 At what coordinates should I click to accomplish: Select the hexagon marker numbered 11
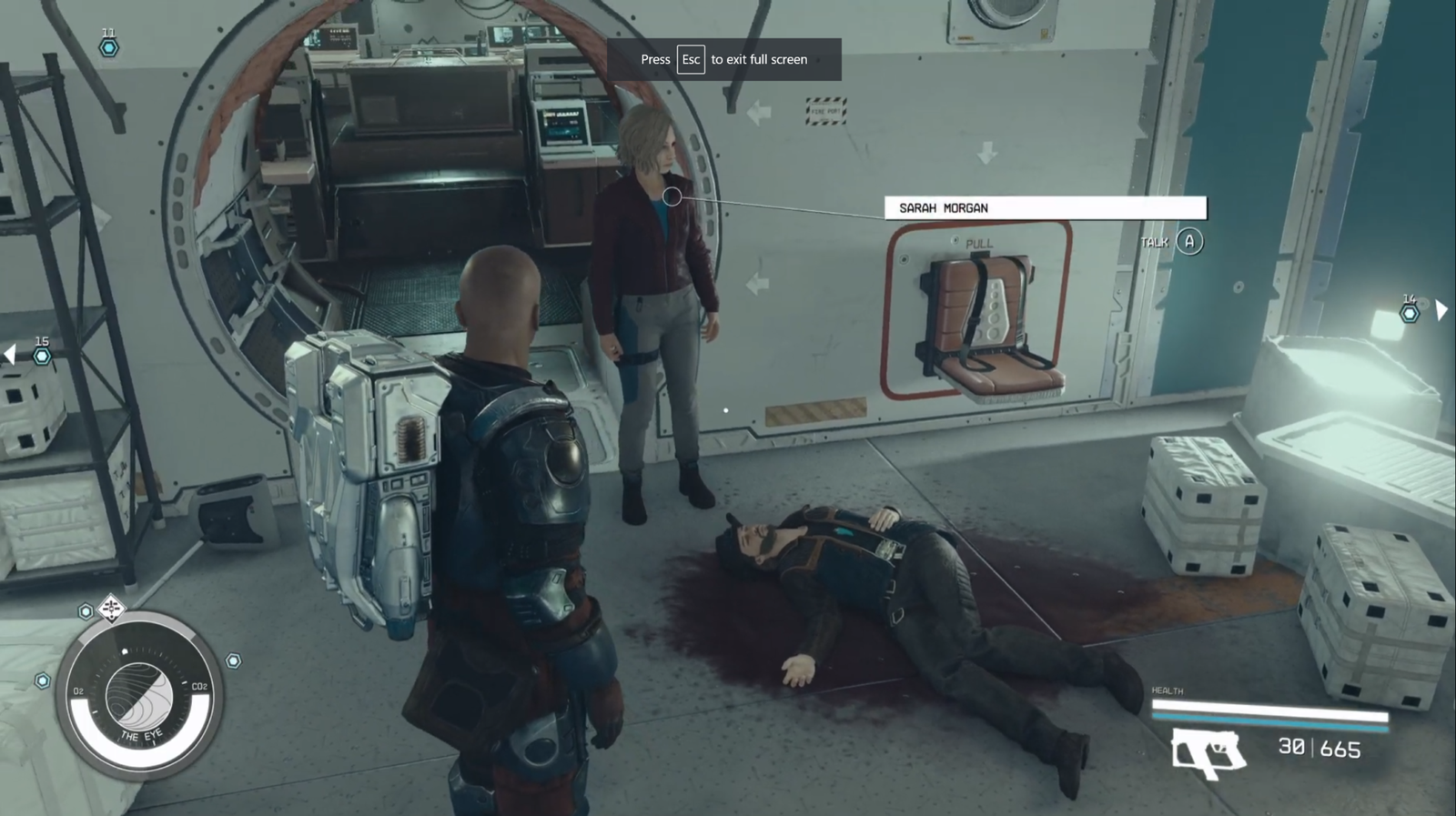[109, 47]
